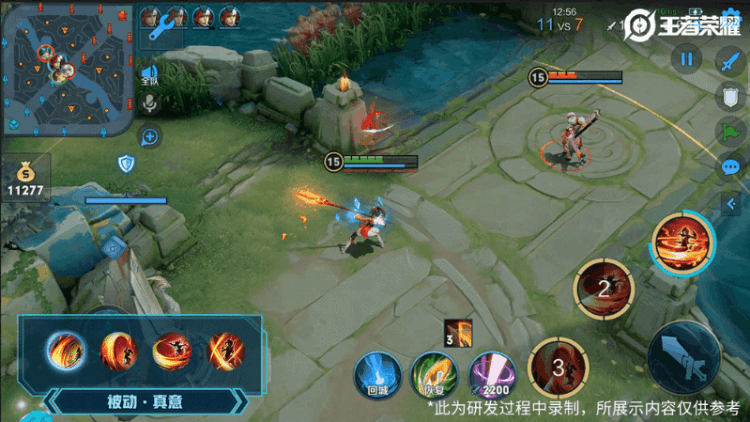
Task: Send the defend signal with the shield icon
Action: point(729,96)
